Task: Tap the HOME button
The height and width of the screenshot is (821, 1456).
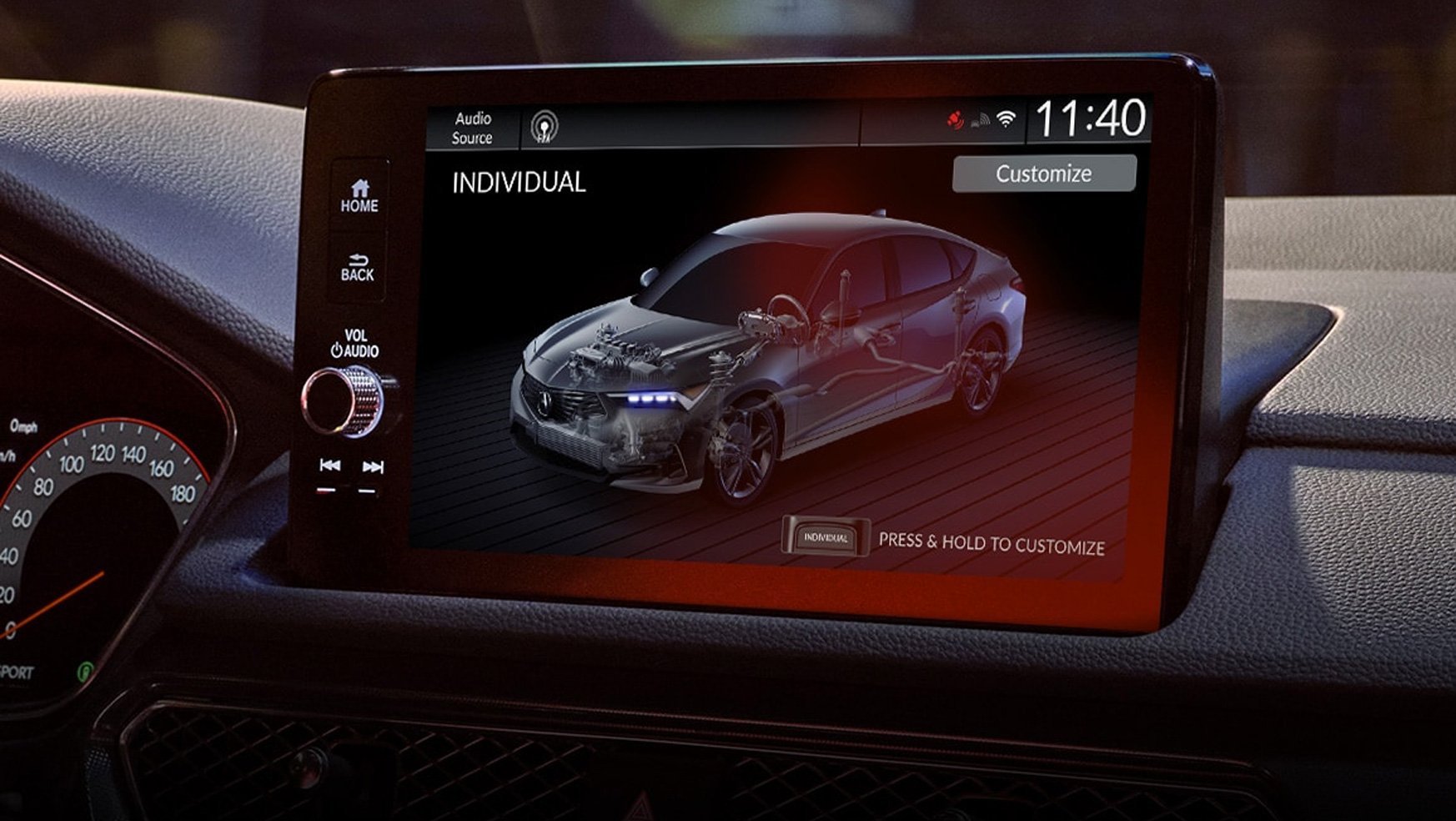Action: point(359,196)
